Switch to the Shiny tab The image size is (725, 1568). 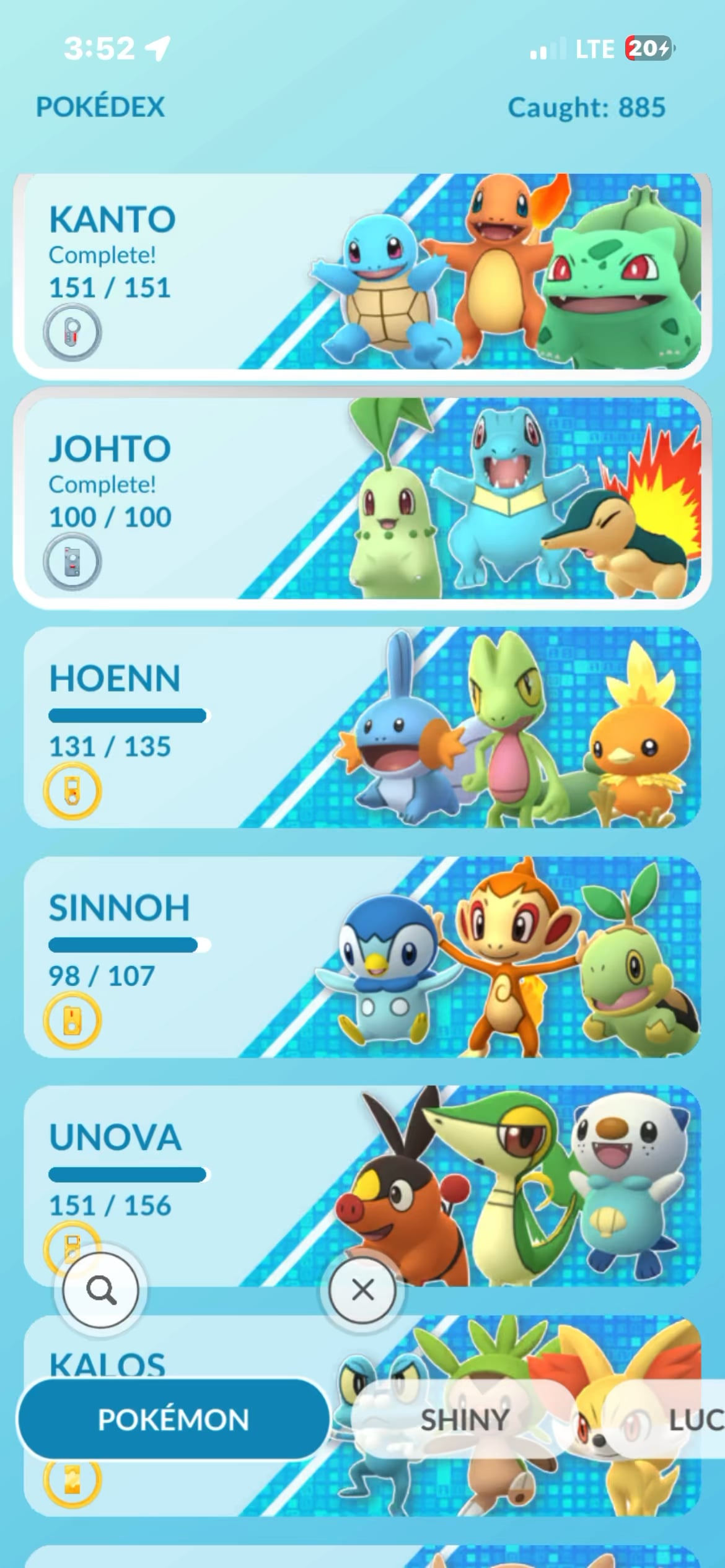pyautogui.click(x=465, y=1419)
